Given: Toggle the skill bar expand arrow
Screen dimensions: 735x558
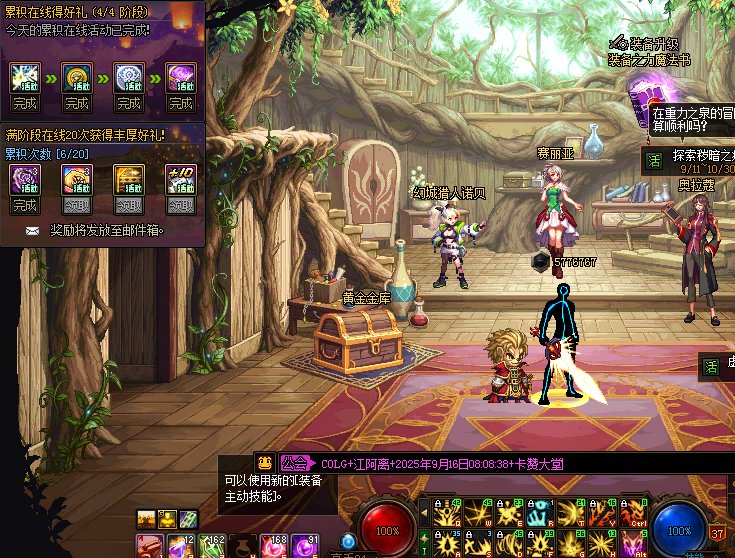Looking at the screenshot, I should [x=423, y=513].
